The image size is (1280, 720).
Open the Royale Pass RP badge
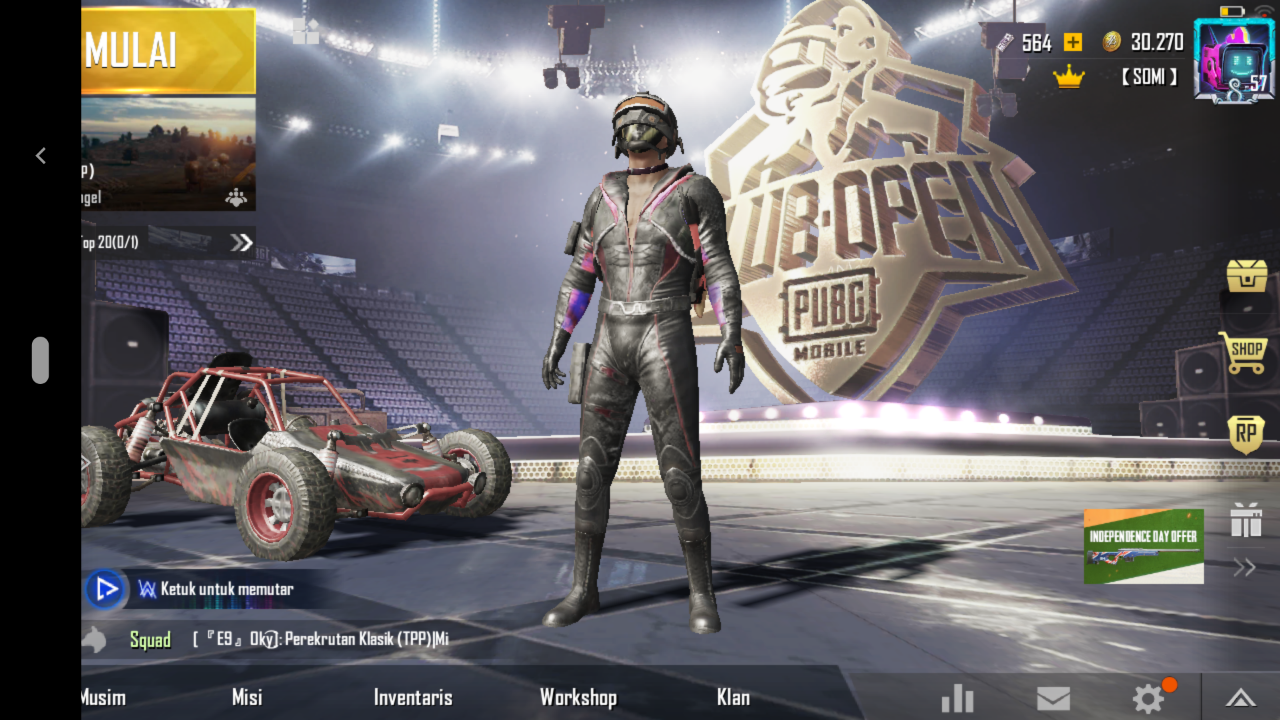pos(1246,434)
